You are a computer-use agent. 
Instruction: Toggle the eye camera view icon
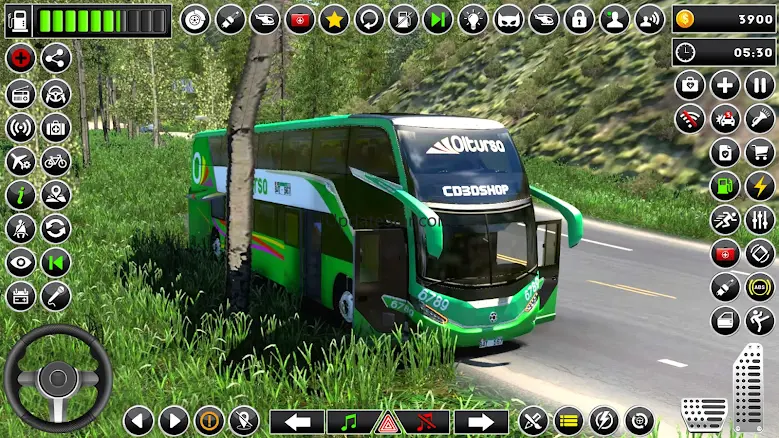click(x=20, y=262)
